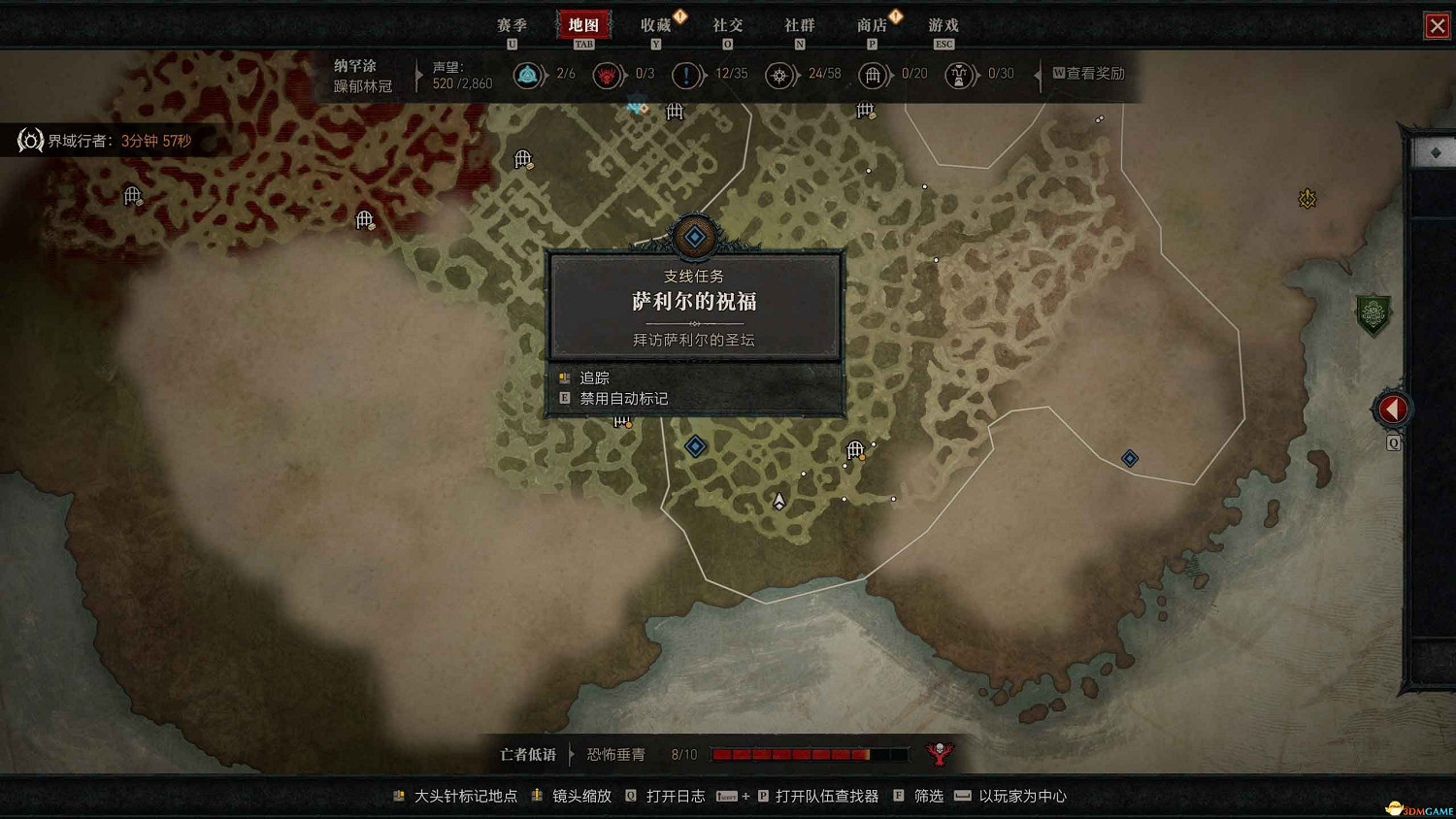Viewport: 1456px width, 819px height.
Task: Click the 界域行者 event timer icon
Action: click(29, 140)
